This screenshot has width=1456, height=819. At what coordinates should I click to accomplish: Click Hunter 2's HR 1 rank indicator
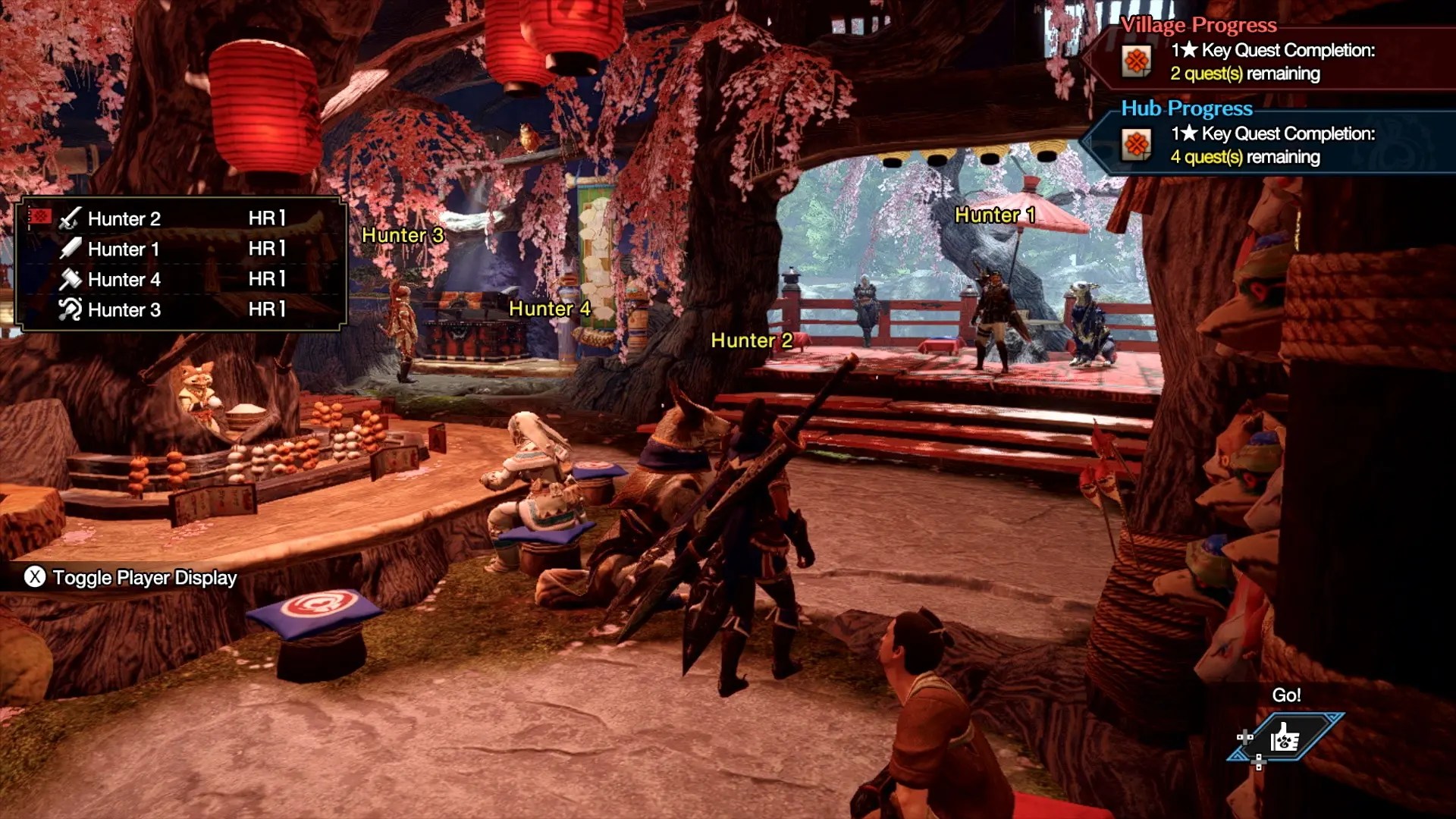point(265,219)
